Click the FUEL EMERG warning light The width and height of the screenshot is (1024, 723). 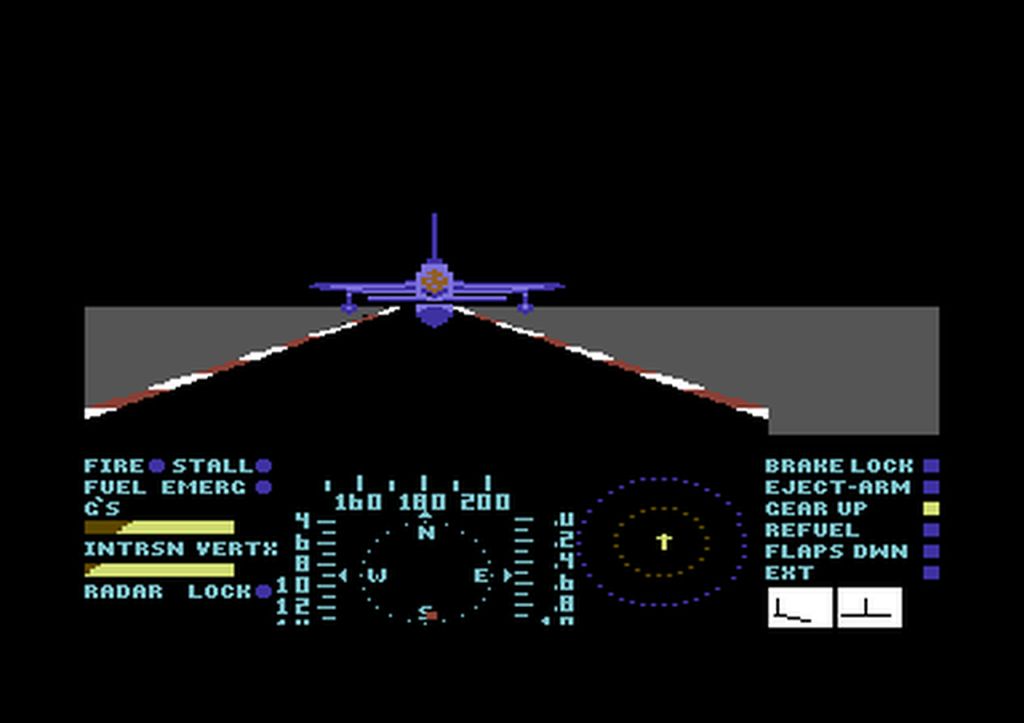[263, 487]
